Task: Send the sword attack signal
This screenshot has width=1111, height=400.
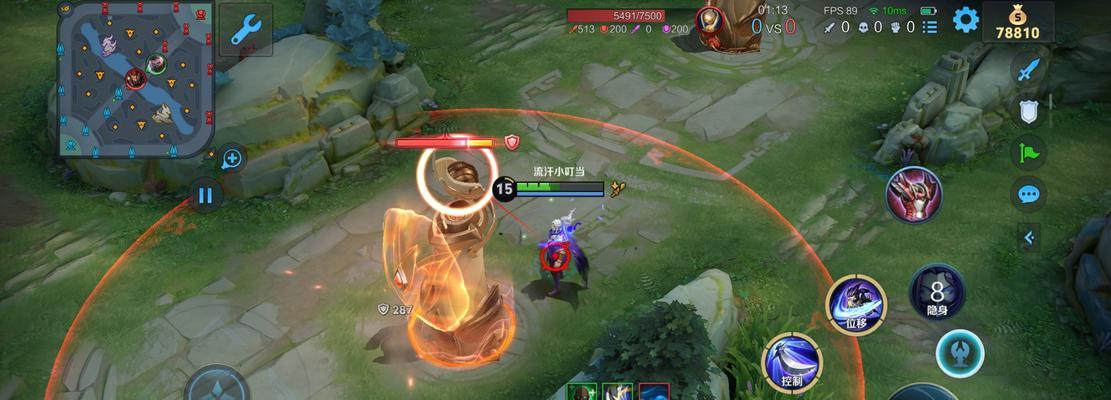Action: tap(1028, 70)
